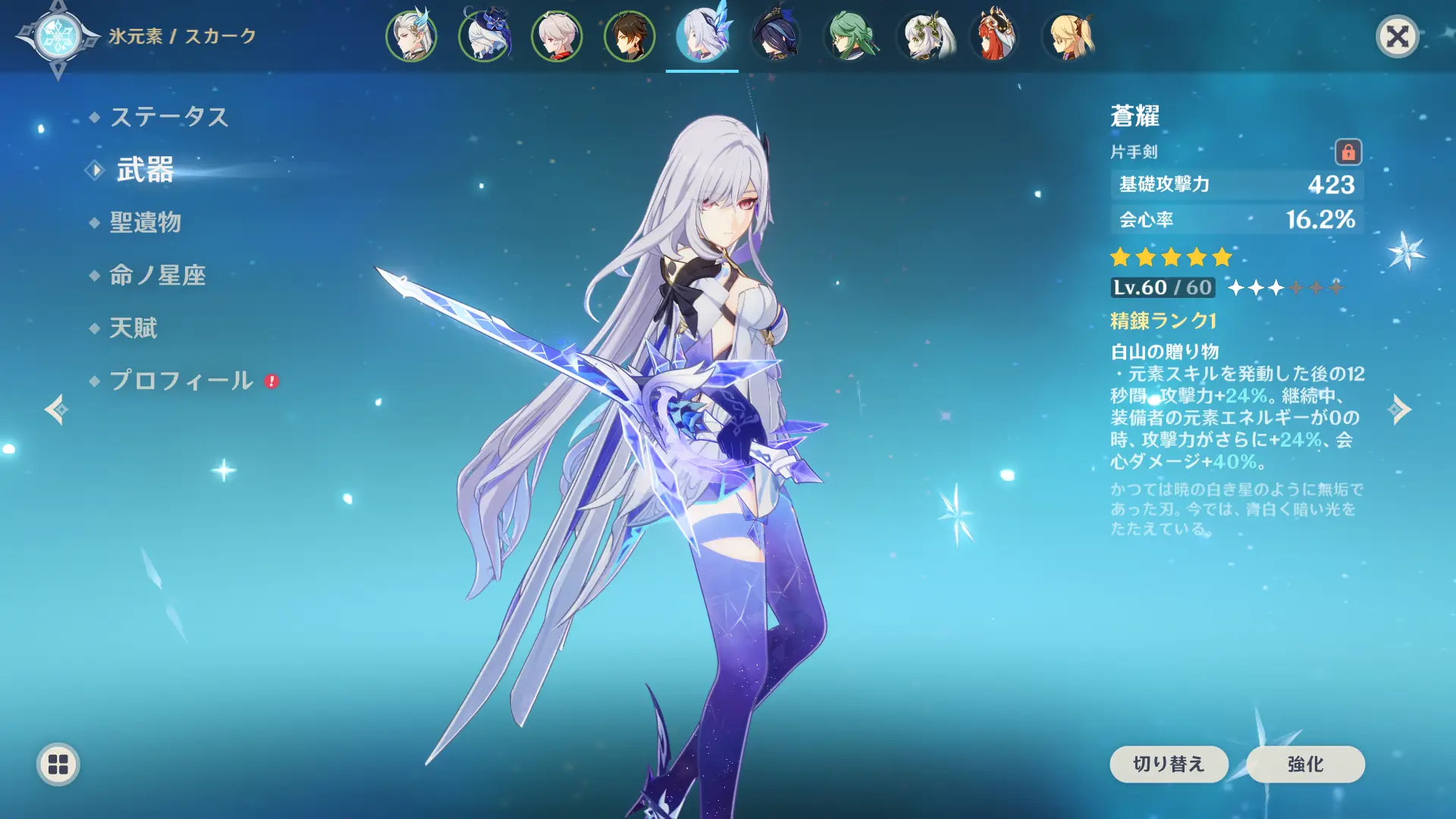Image resolution: width=1456 pixels, height=819 pixels.
Task: Go to the 天賦 talents page
Action: coord(133,328)
